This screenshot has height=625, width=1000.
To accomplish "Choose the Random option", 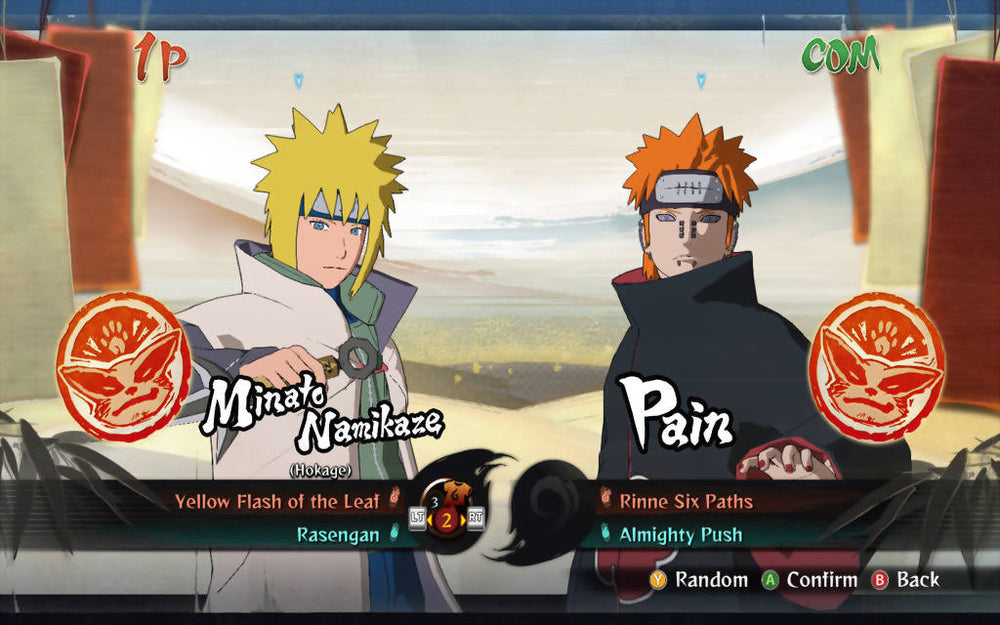I will (699, 580).
